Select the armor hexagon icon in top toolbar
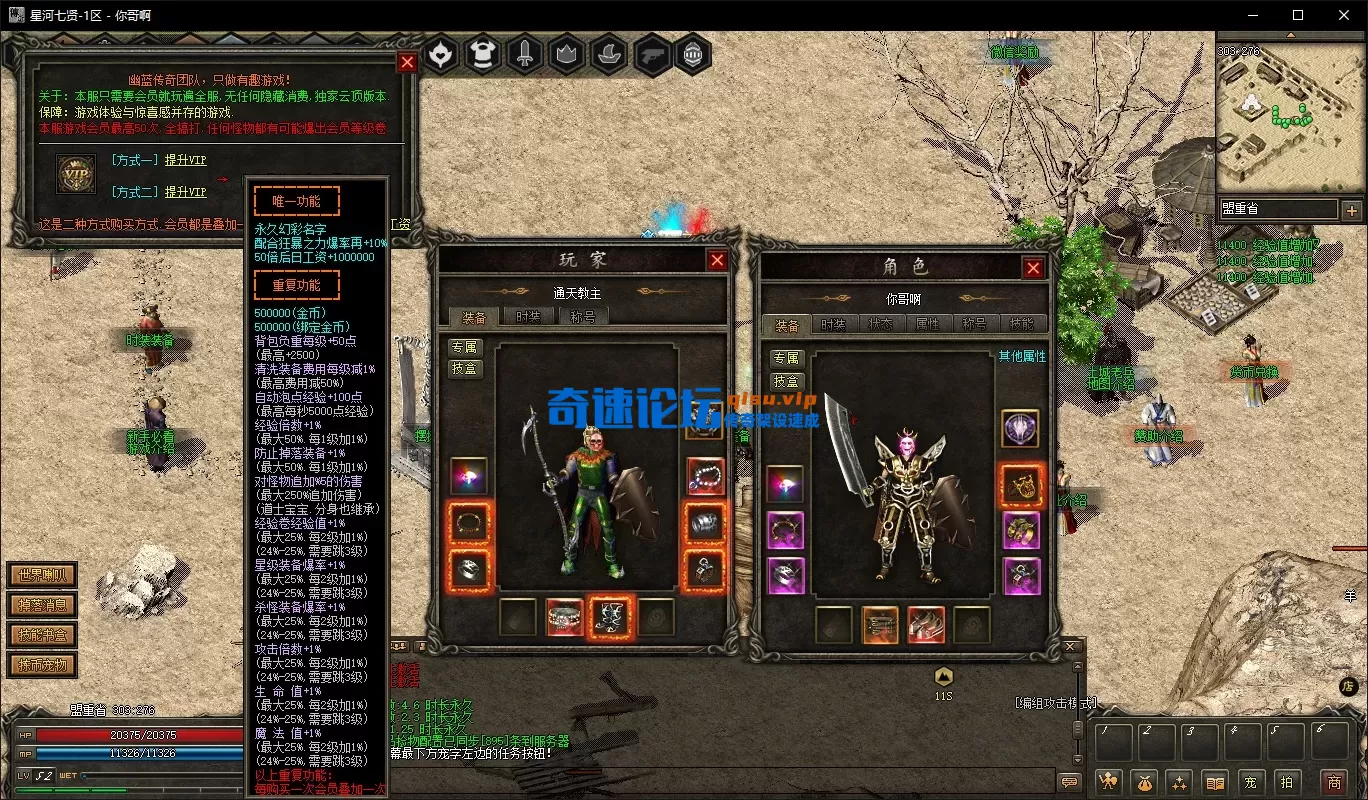 coord(484,55)
